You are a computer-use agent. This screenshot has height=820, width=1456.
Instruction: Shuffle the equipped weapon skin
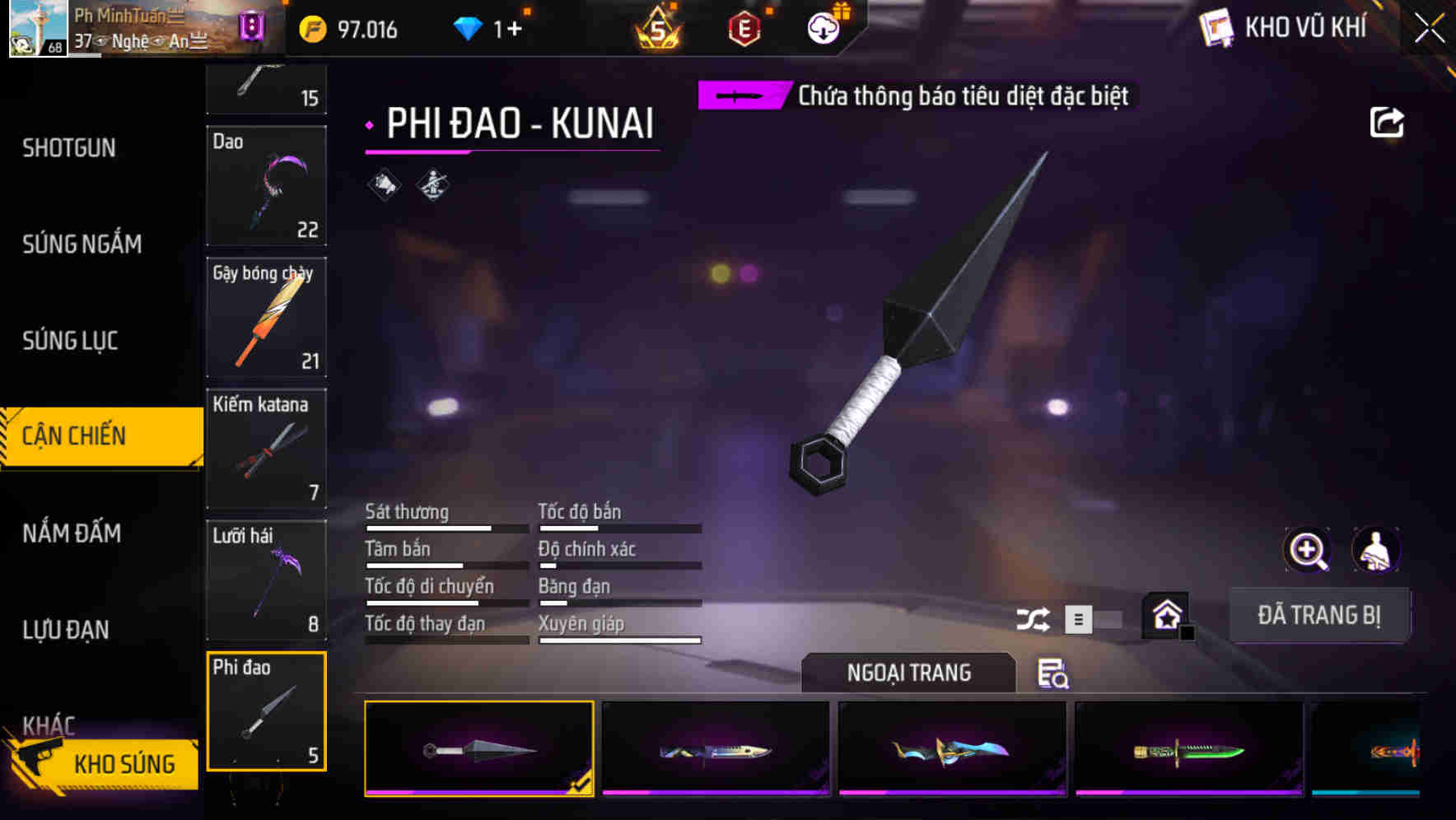click(x=1034, y=617)
